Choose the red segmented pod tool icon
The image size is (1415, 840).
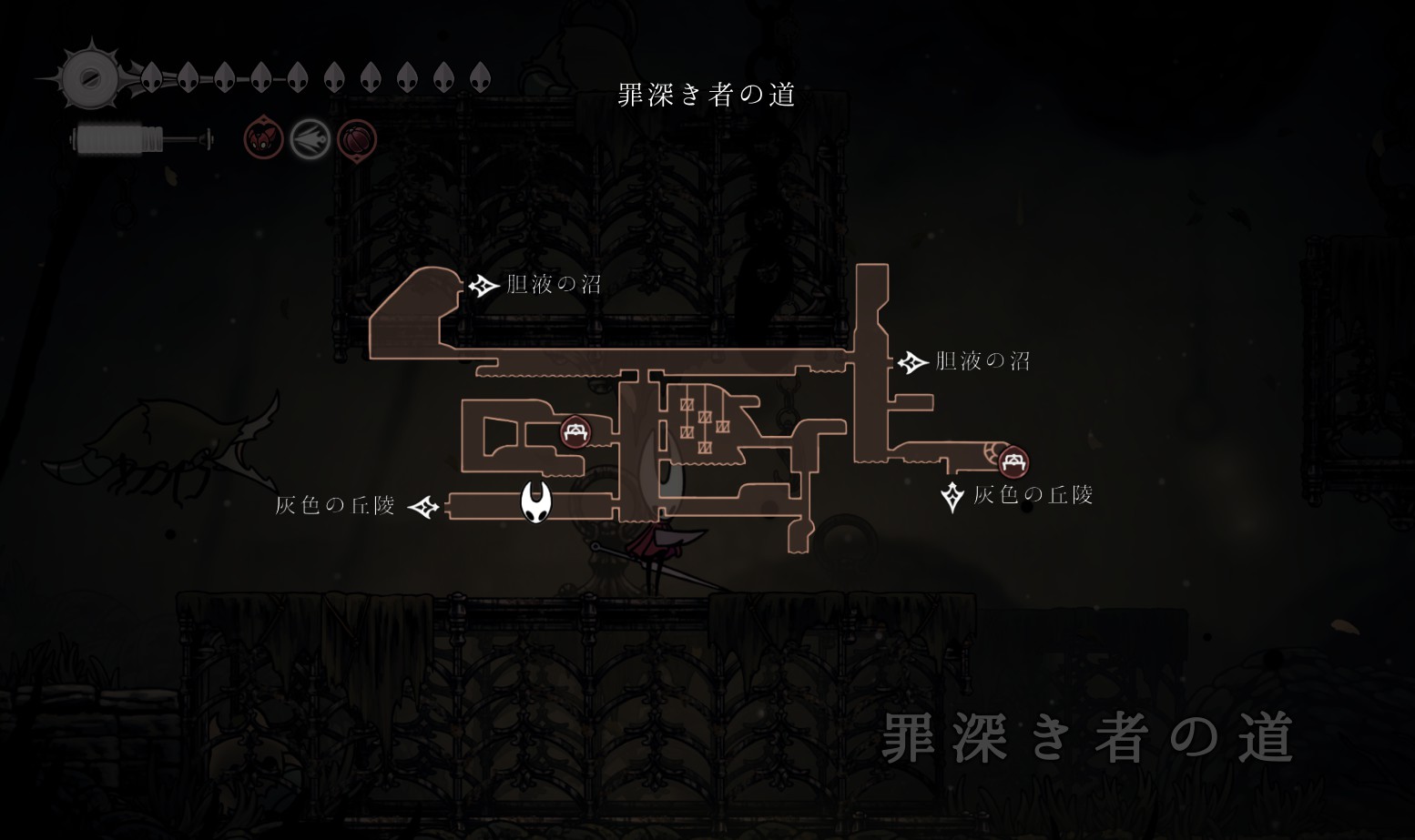(x=357, y=140)
